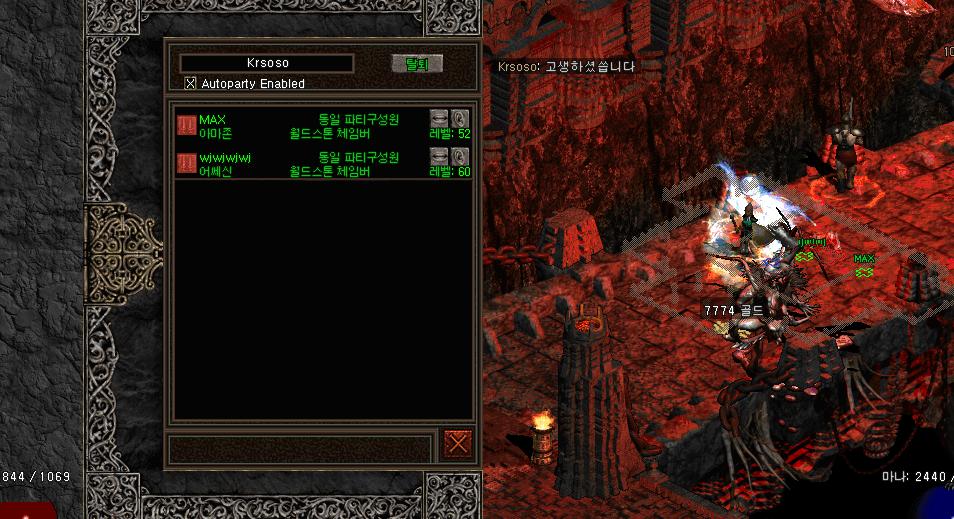Screen dimensions: 954x519
Task: Click the 탈퇴 leave party button
Action: (x=416, y=64)
